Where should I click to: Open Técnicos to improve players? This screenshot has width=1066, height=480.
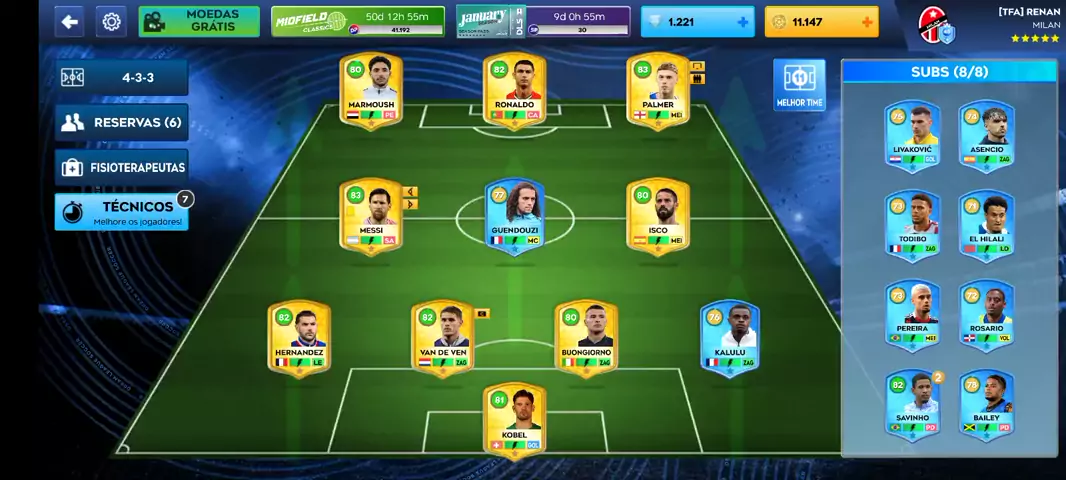pos(121,212)
